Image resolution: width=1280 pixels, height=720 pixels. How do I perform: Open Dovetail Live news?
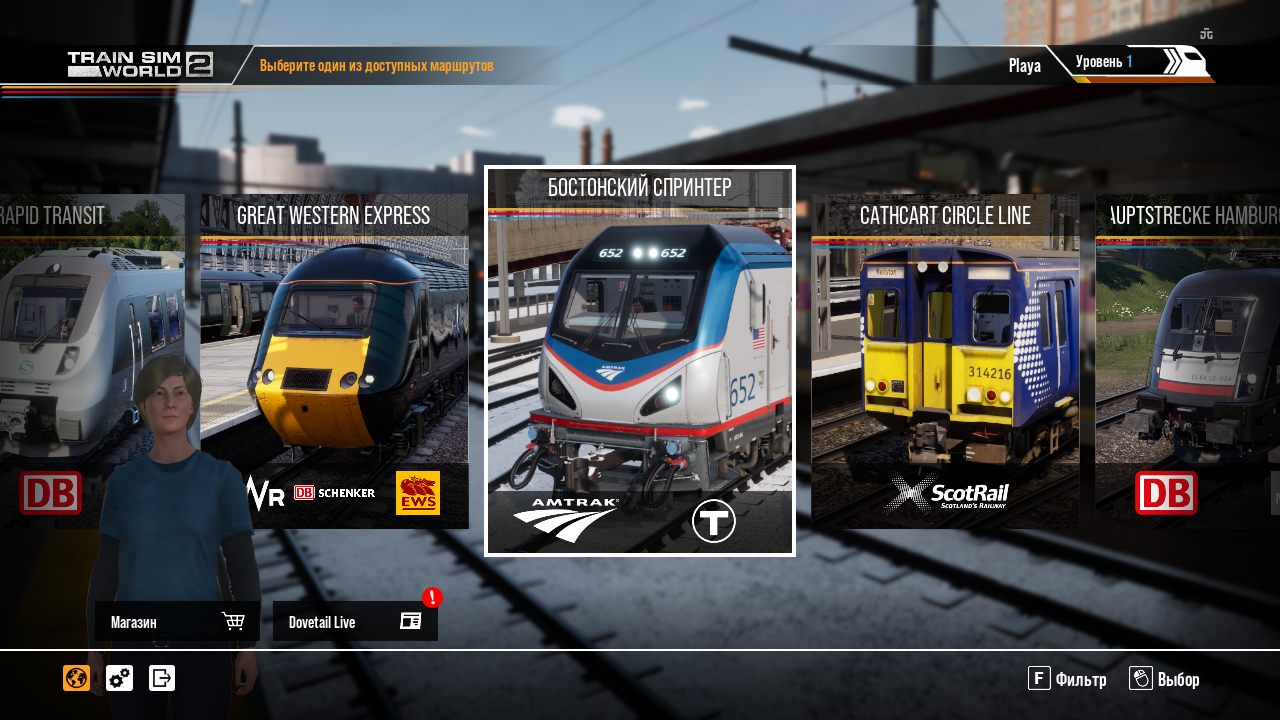[355, 622]
